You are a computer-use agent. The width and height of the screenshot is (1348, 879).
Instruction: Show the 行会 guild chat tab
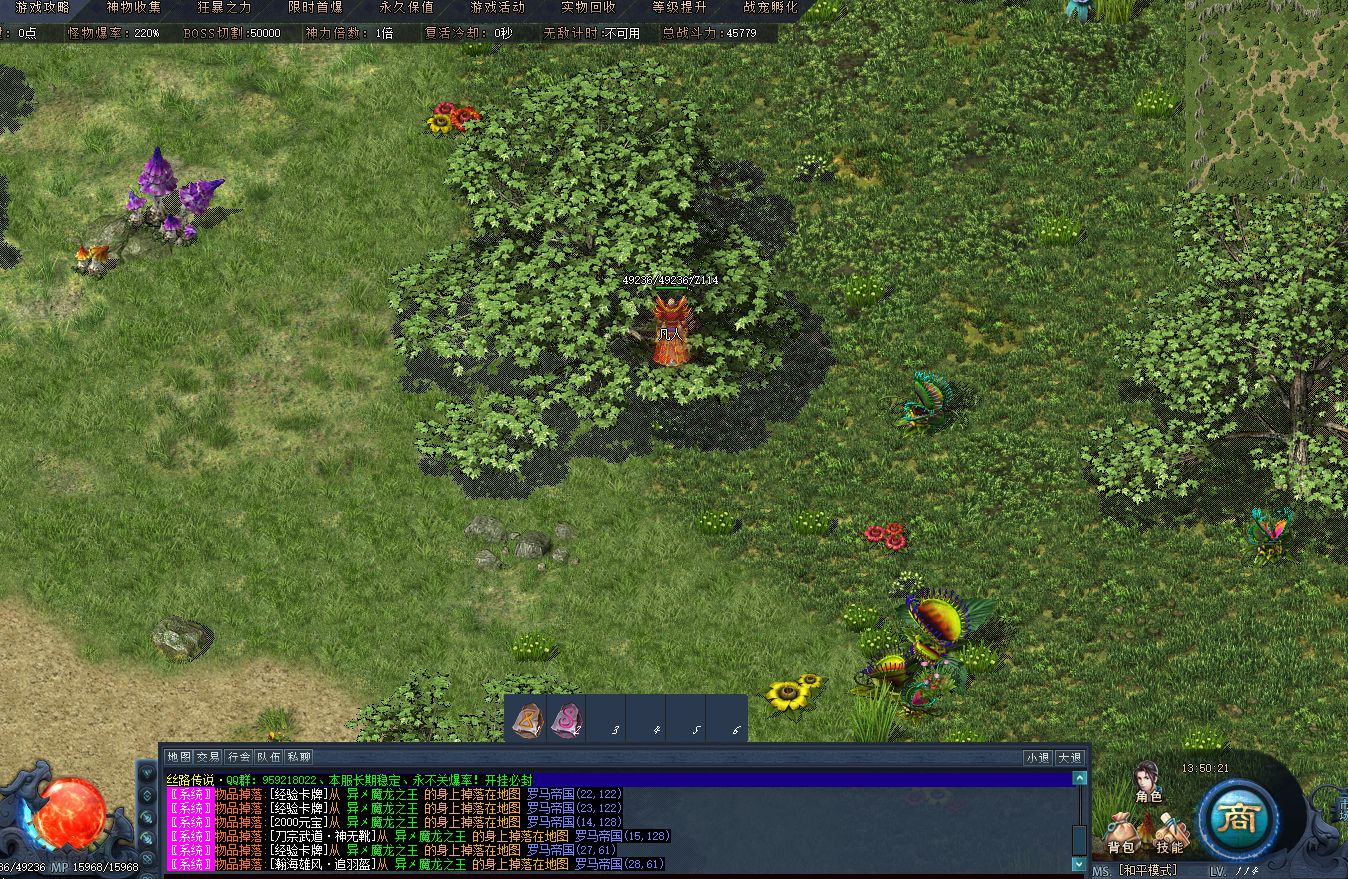pos(238,757)
